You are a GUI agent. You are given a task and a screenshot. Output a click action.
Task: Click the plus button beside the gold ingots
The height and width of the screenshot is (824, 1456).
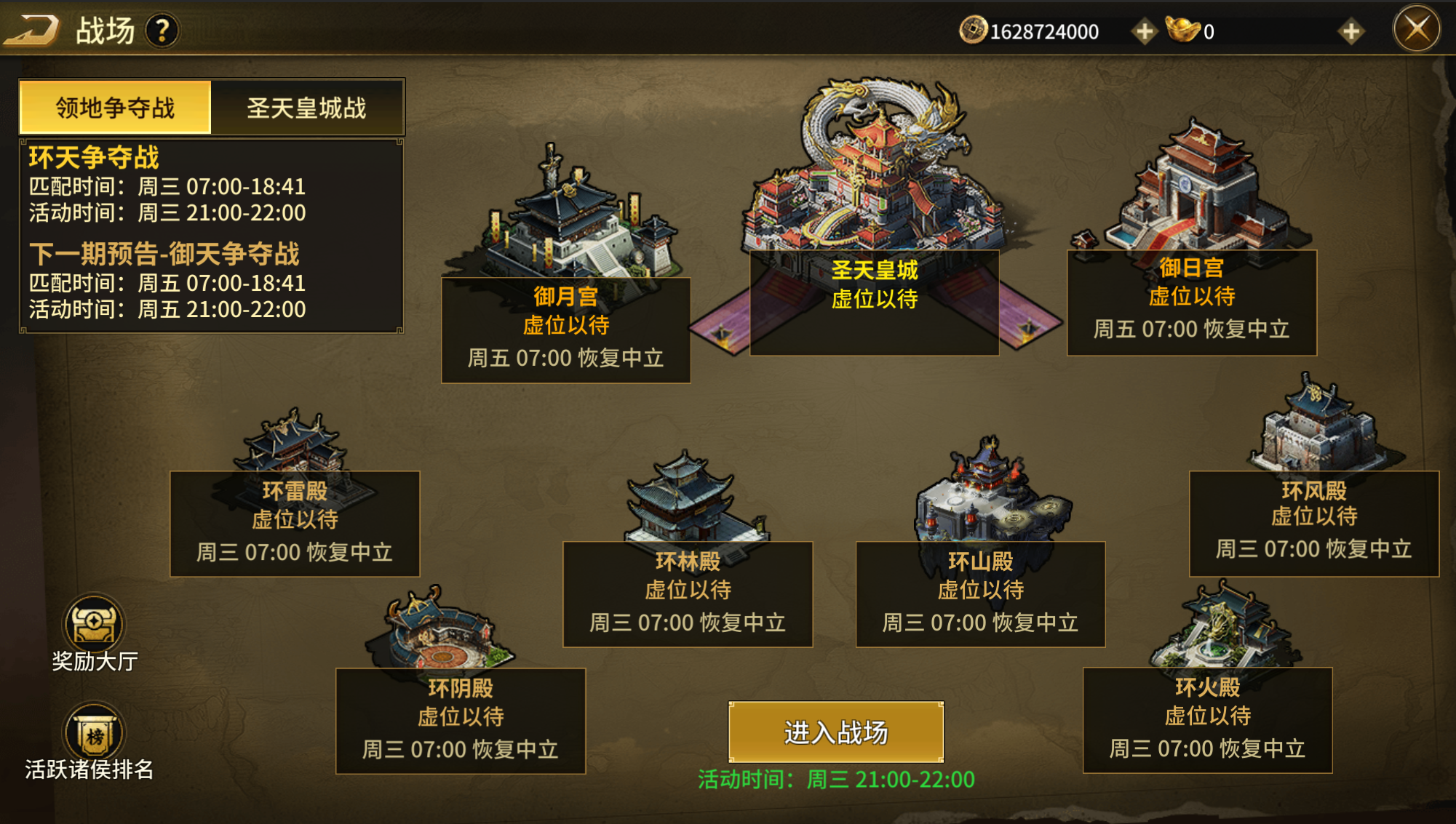tap(1353, 31)
